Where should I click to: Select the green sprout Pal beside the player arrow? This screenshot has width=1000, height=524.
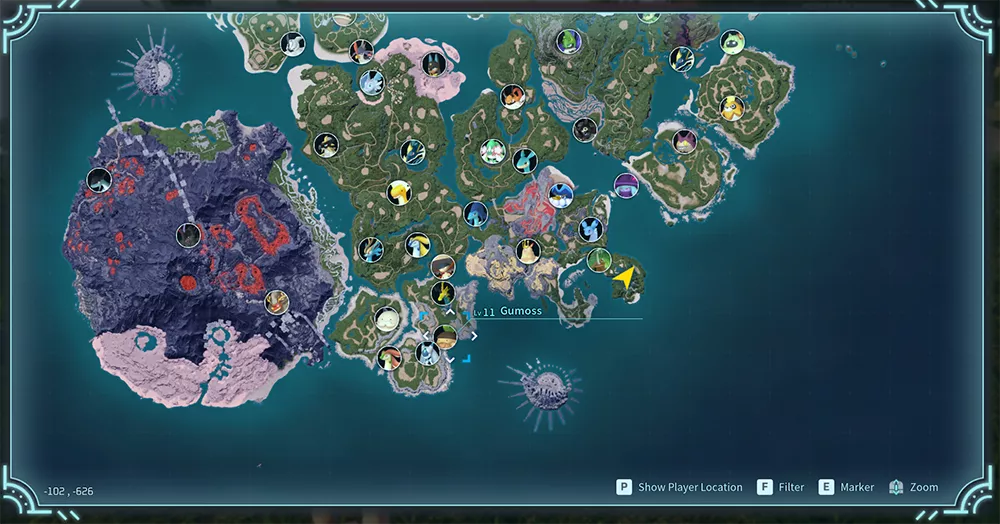point(599,260)
